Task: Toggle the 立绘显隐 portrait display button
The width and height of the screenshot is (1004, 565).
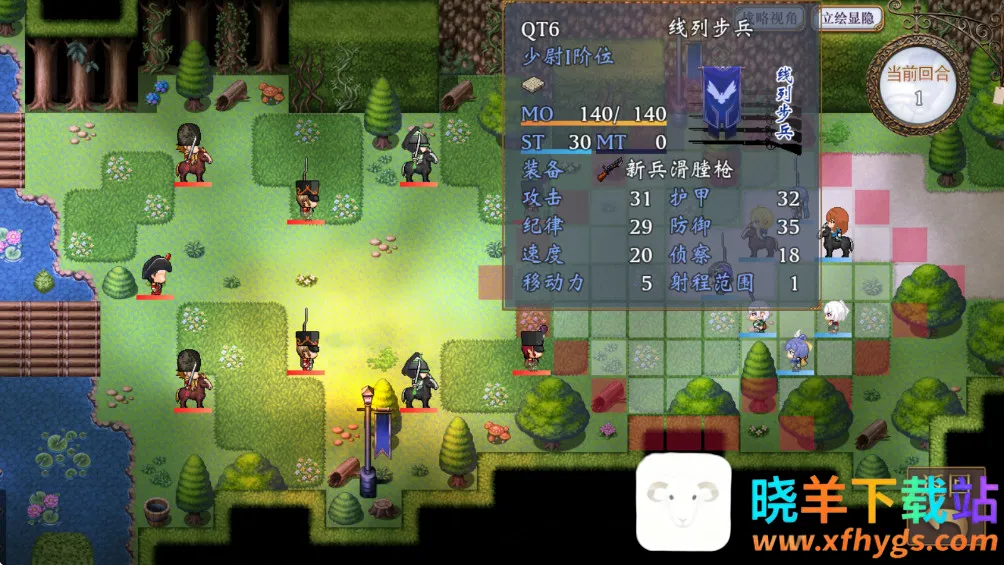Action: [x=849, y=17]
